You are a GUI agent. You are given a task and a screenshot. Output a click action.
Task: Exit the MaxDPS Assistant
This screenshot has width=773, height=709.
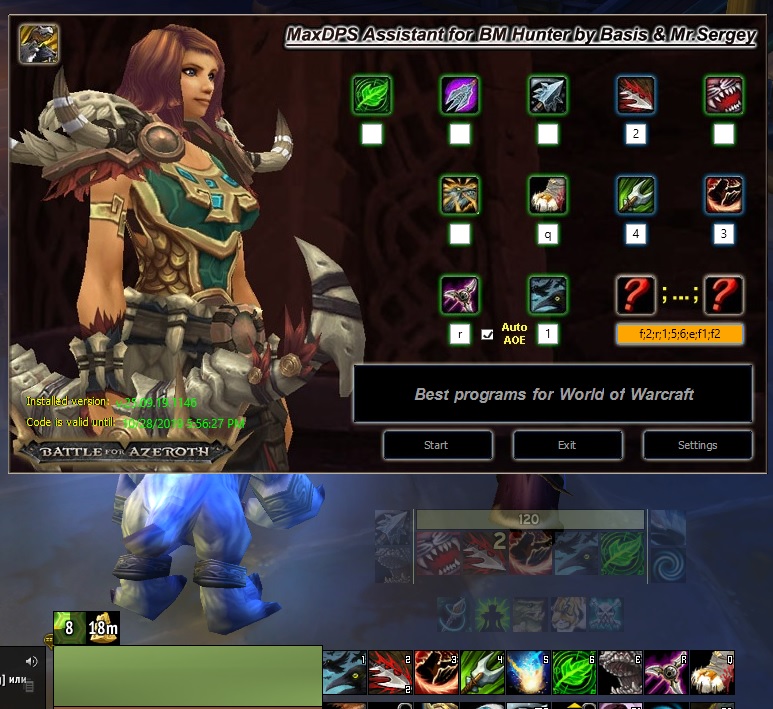[x=567, y=445]
